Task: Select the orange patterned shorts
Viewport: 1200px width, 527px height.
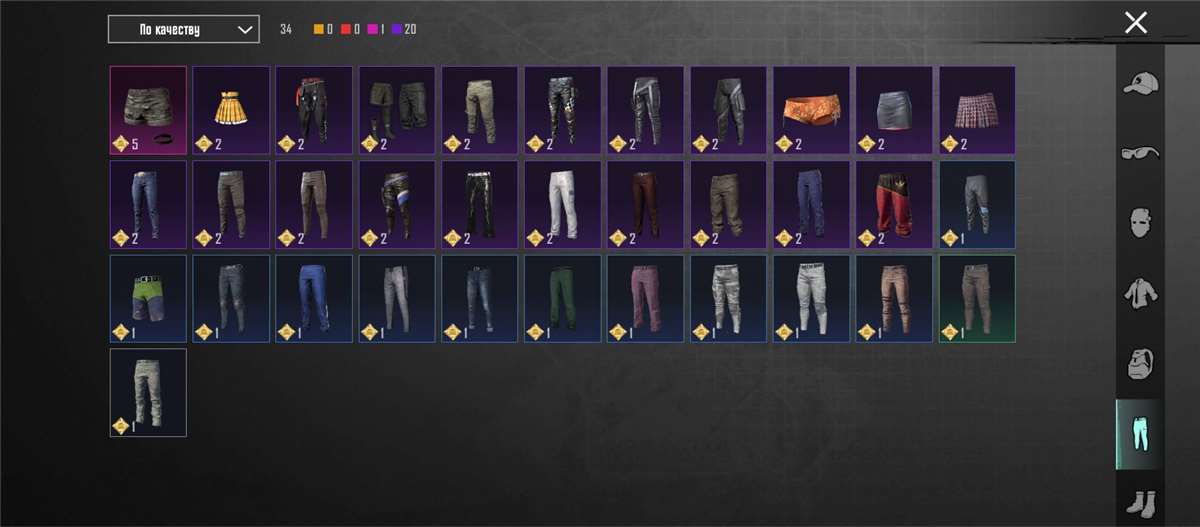Action: coord(812,109)
